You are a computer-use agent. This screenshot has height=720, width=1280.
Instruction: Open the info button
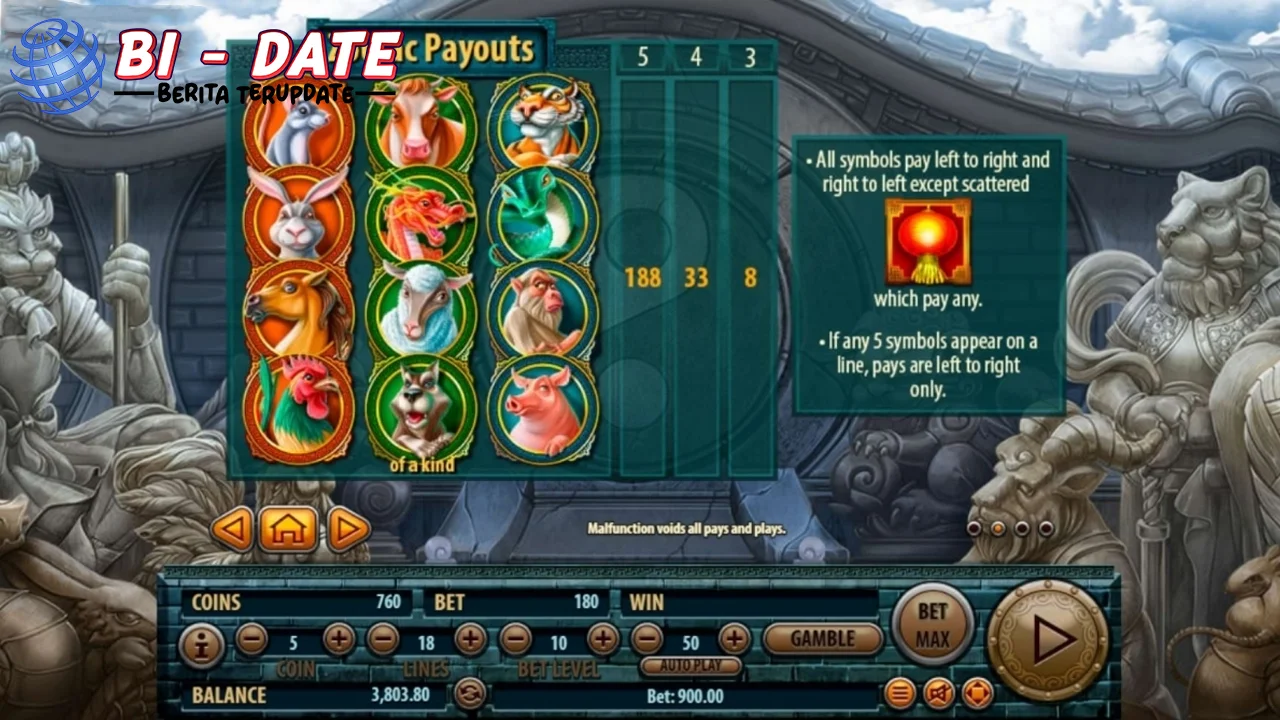[x=202, y=646]
